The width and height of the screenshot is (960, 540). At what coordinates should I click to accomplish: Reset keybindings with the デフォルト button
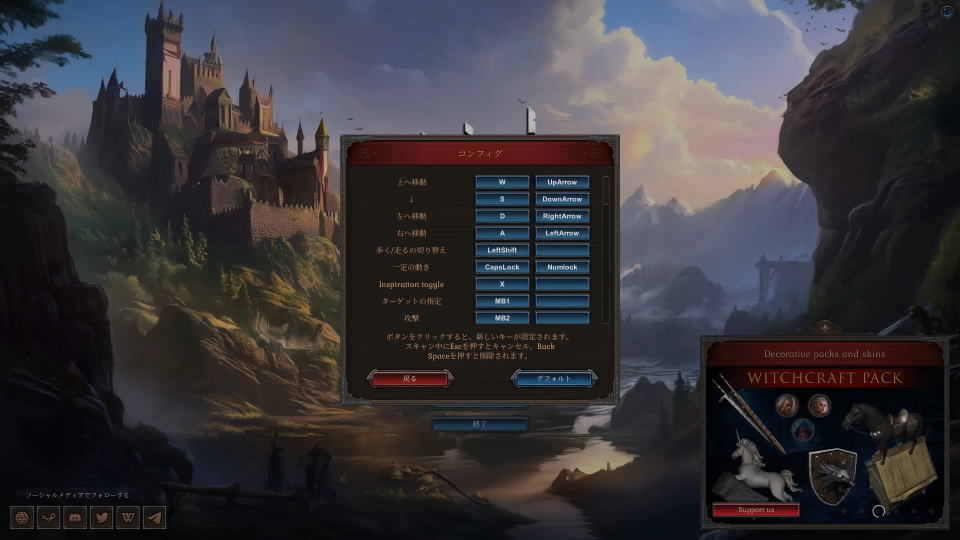pyautogui.click(x=554, y=379)
